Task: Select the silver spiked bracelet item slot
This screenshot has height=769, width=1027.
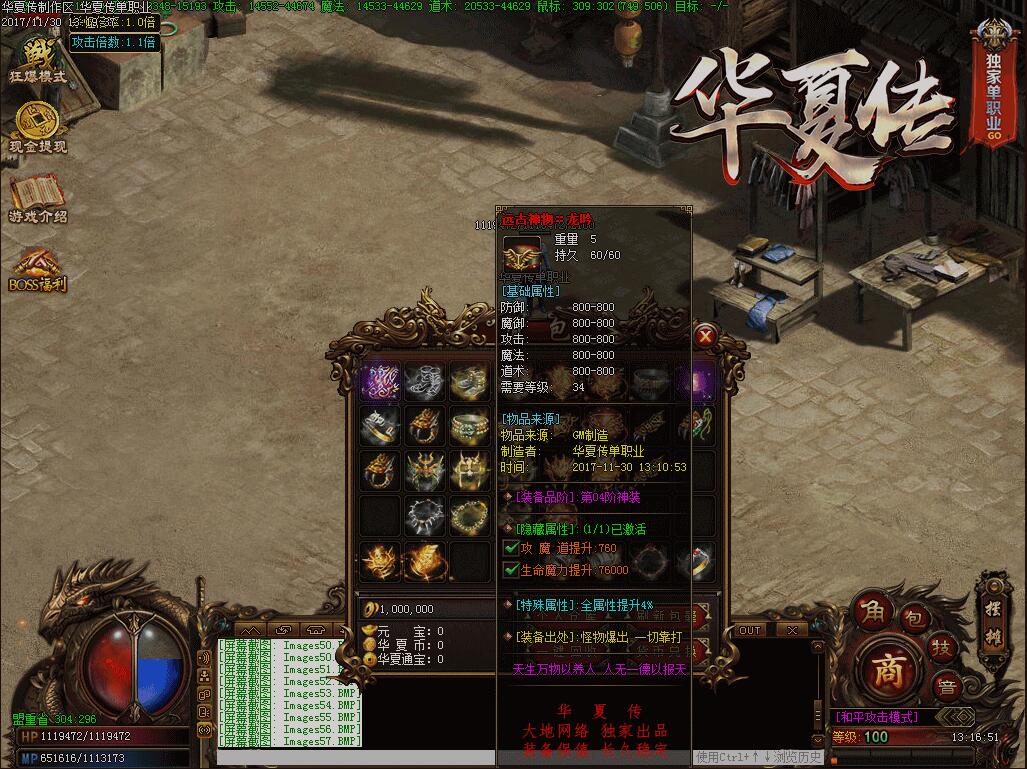Action: click(424, 516)
